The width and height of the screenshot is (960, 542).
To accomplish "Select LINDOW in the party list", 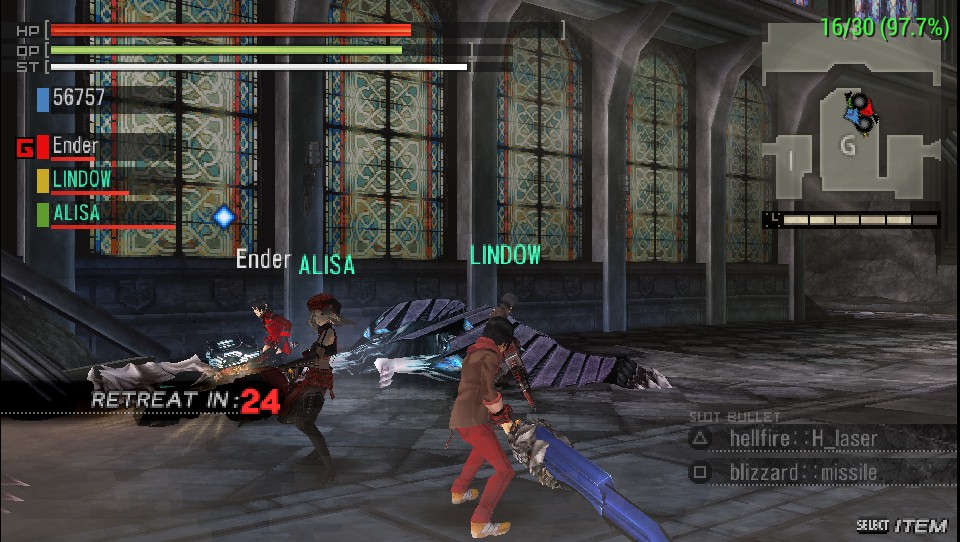I will (x=81, y=180).
